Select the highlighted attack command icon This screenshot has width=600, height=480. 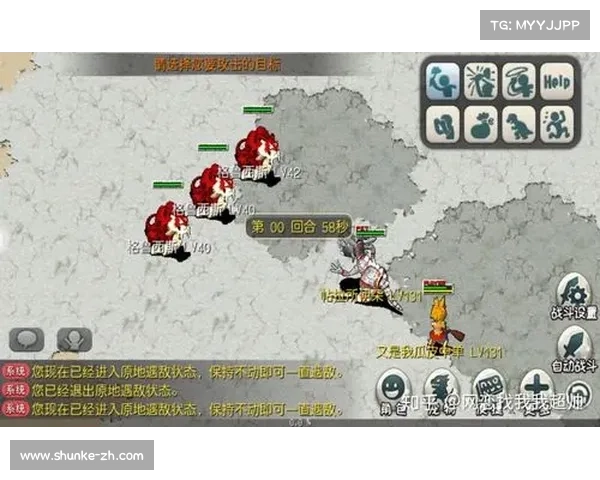pyautogui.click(x=442, y=81)
